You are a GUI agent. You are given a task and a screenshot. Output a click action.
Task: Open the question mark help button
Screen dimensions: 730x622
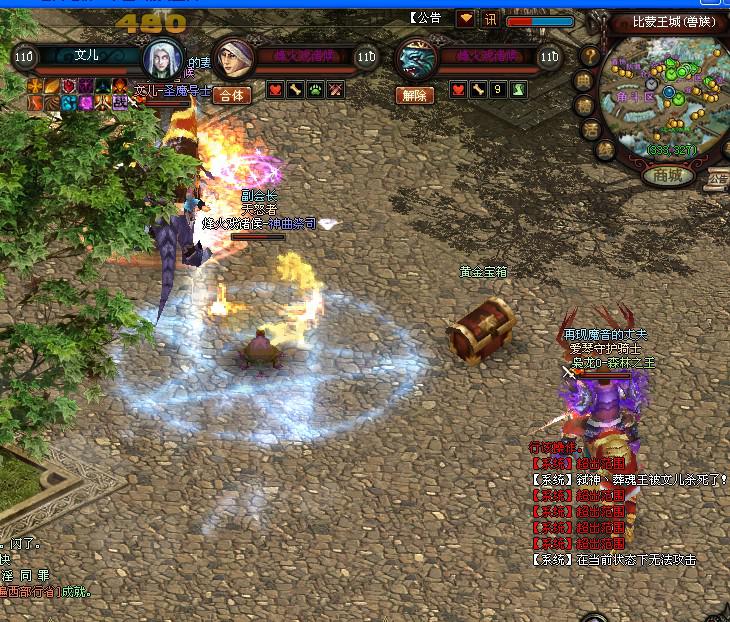(x=591, y=56)
